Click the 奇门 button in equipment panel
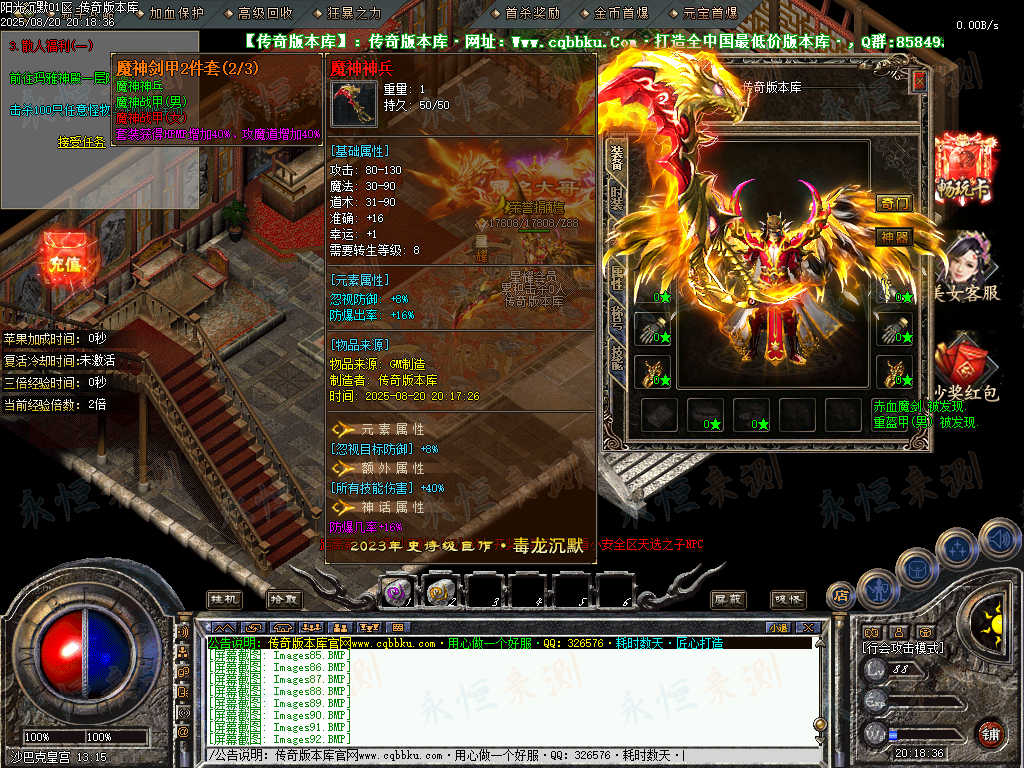Image resolution: width=1024 pixels, height=768 pixels. coord(894,203)
